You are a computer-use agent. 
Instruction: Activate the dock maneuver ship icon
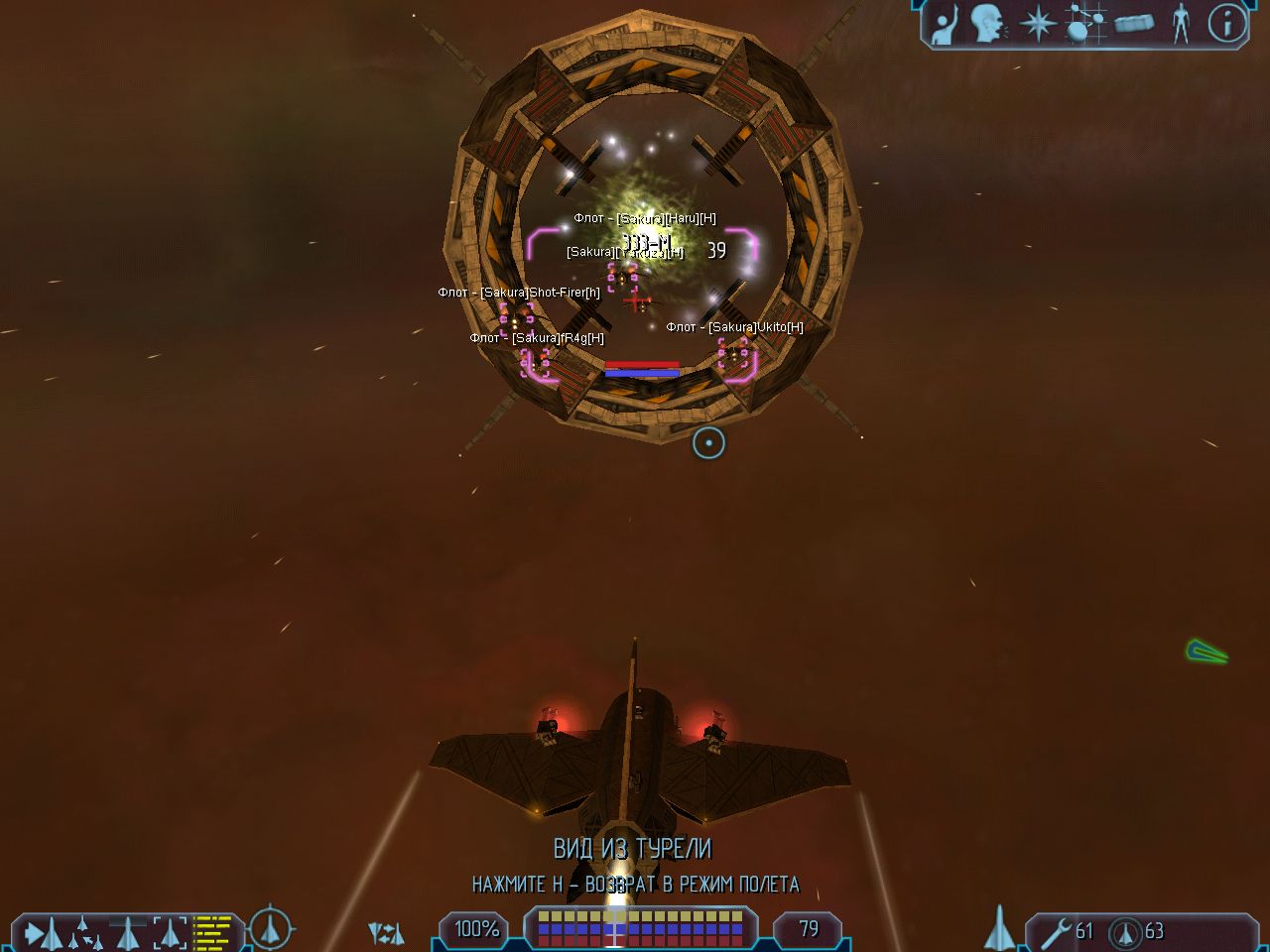128,932
